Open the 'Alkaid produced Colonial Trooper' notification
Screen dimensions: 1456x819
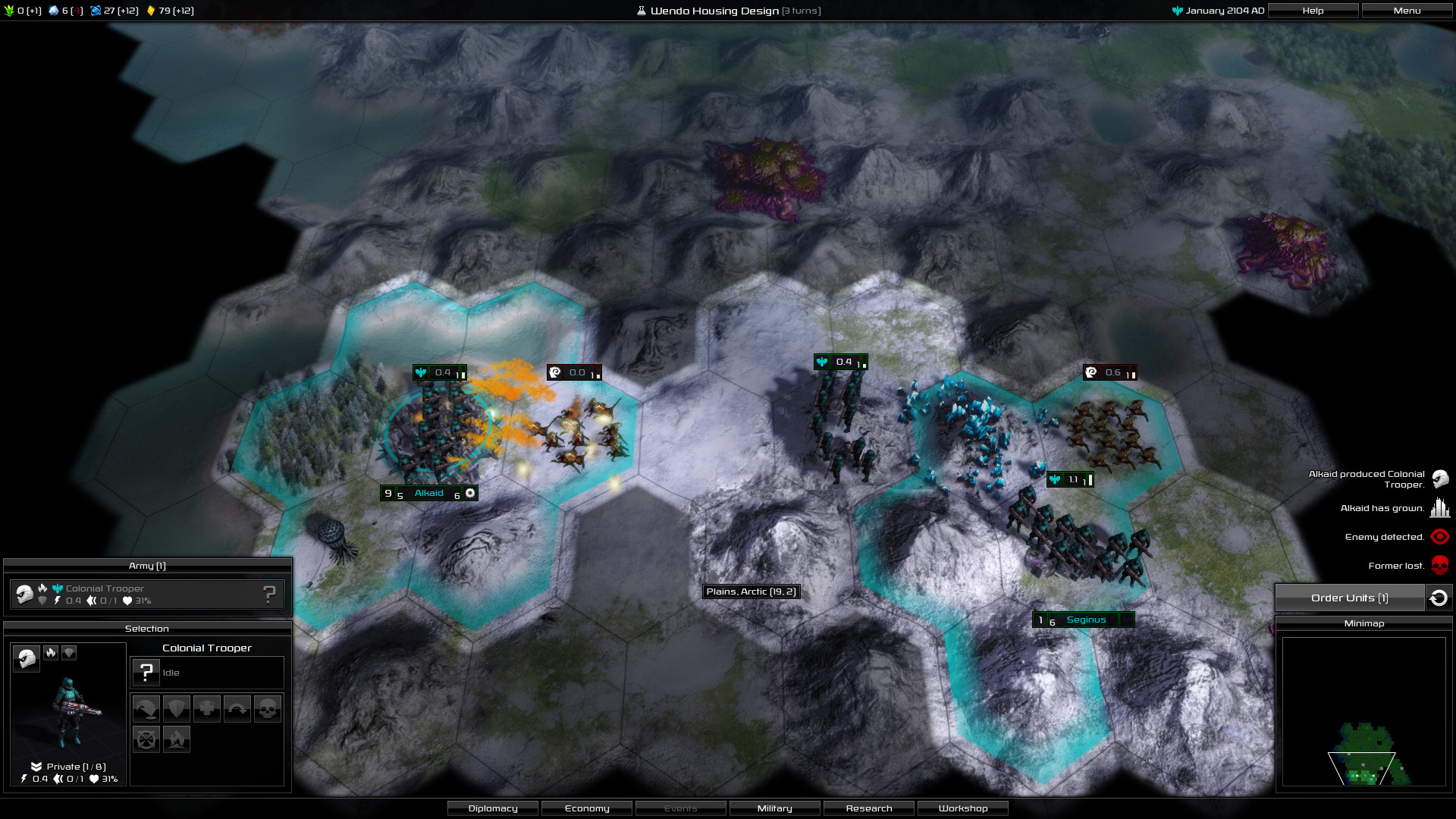pos(1440,479)
